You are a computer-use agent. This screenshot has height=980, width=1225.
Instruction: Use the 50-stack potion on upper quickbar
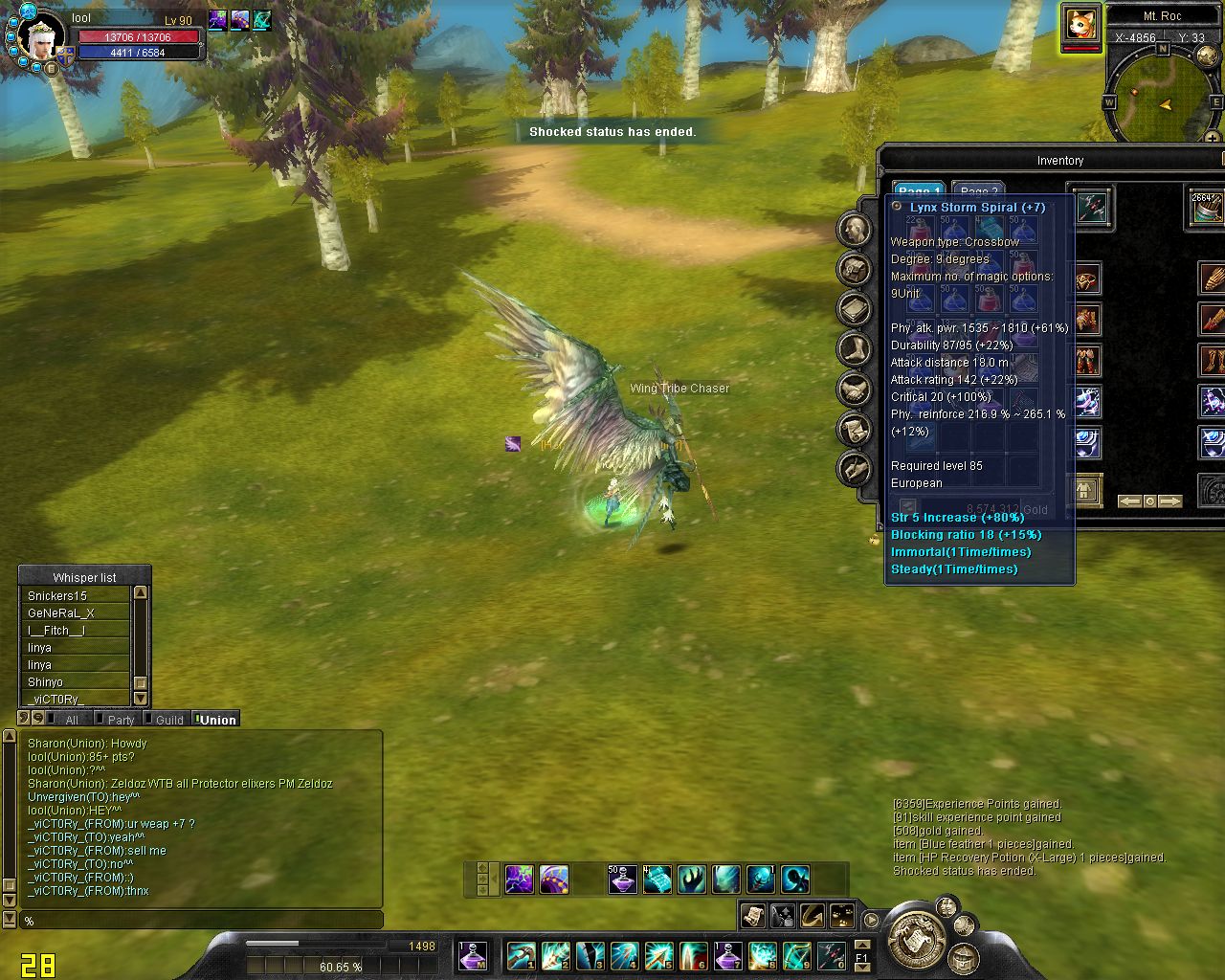tap(622, 879)
